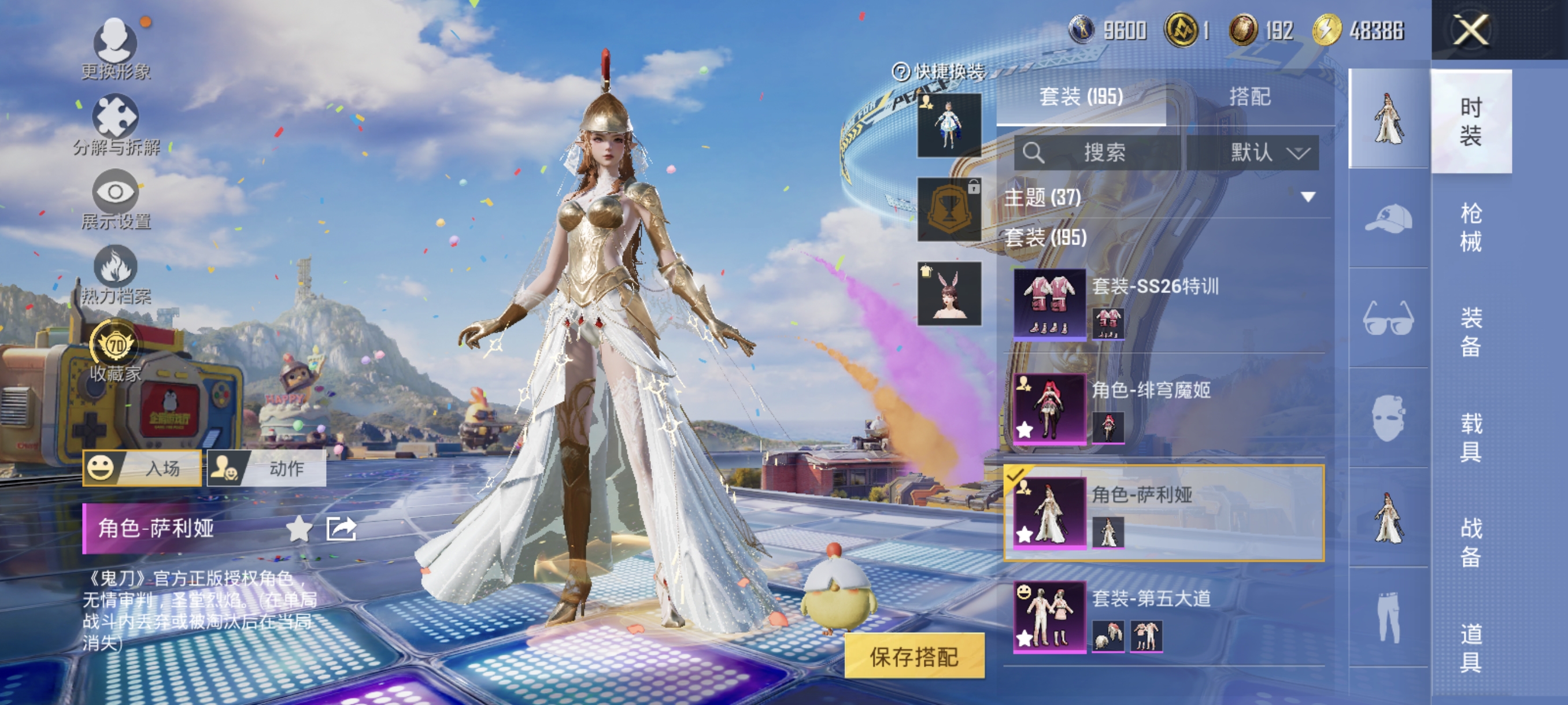This screenshot has height=705, width=1568.
Task: Close the wardrobe with the X button
Action: 1470,29
